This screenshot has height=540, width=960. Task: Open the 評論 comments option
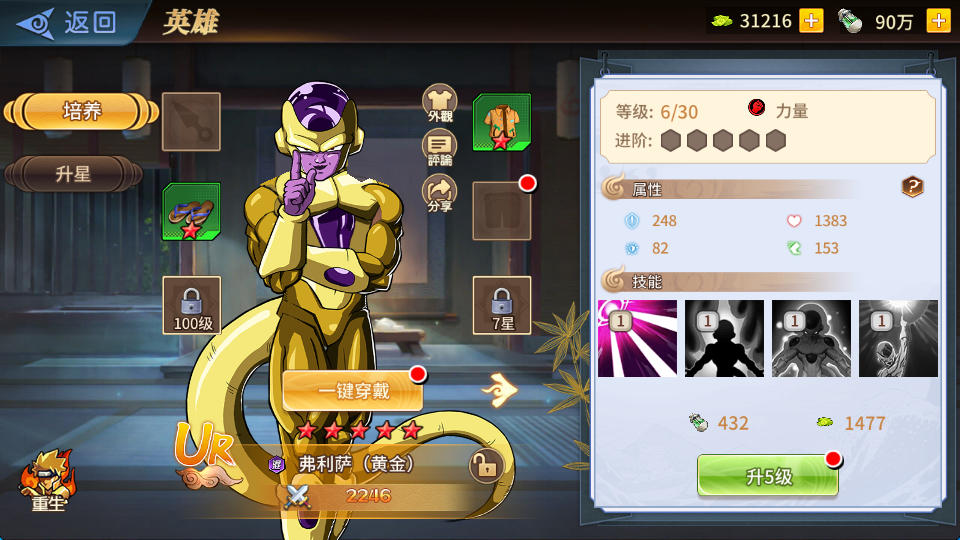(x=440, y=149)
